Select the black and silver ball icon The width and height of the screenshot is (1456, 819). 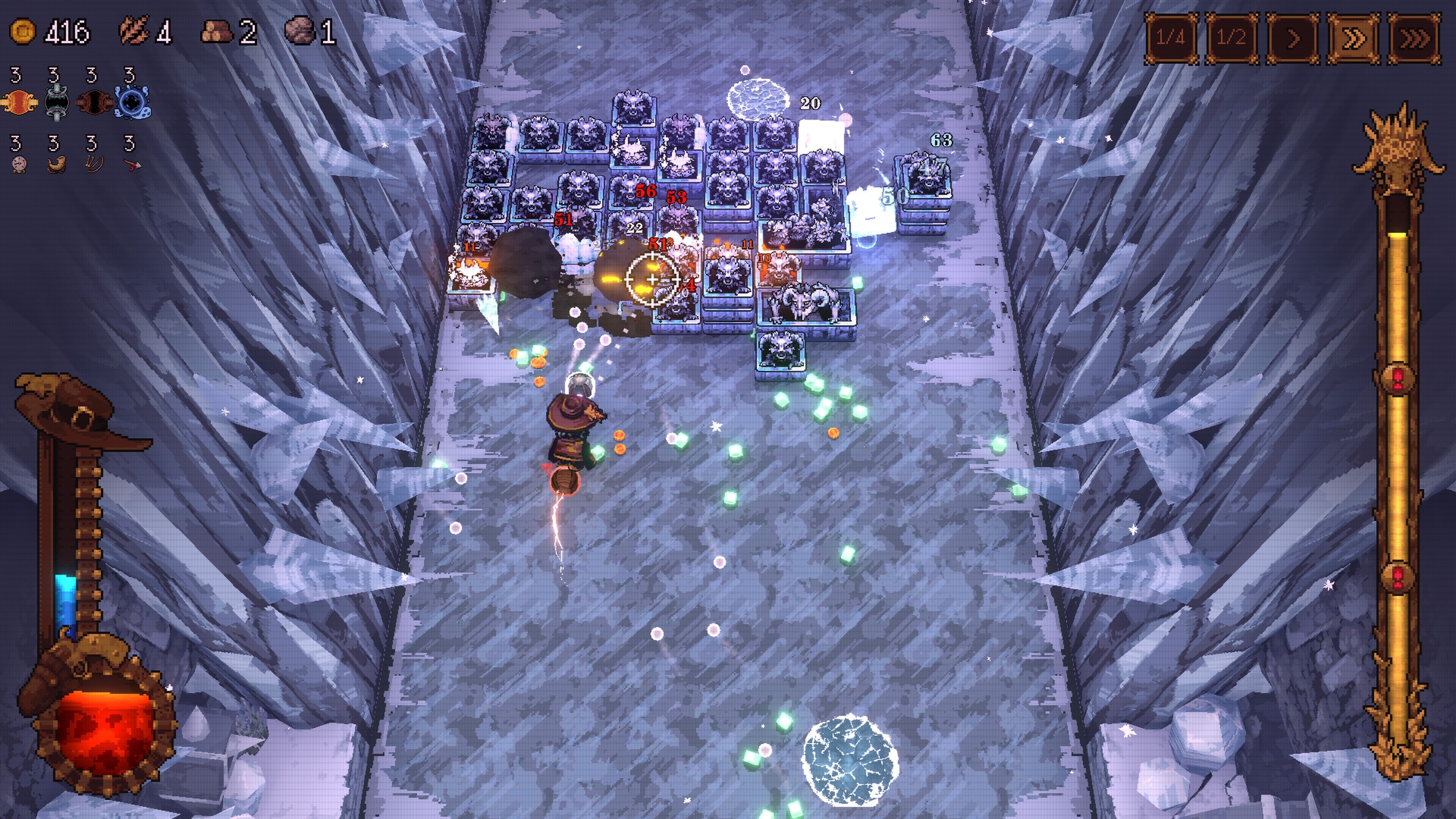click(x=56, y=103)
